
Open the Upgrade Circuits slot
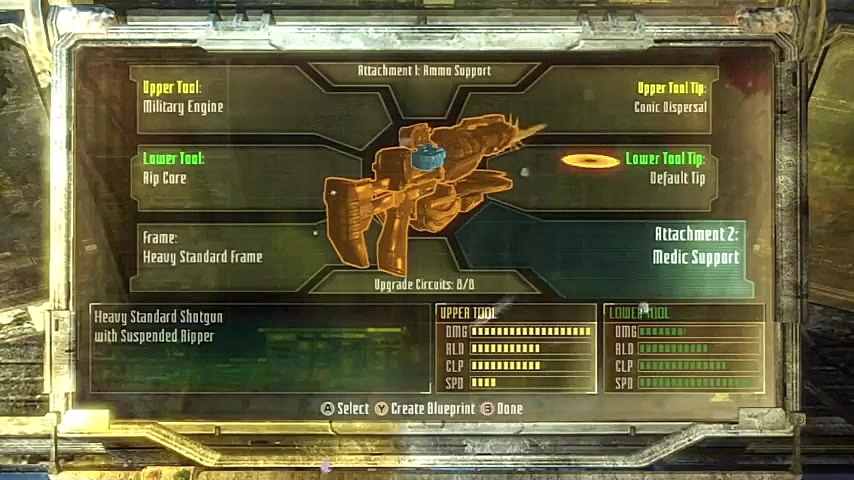pyautogui.click(x=424, y=285)
